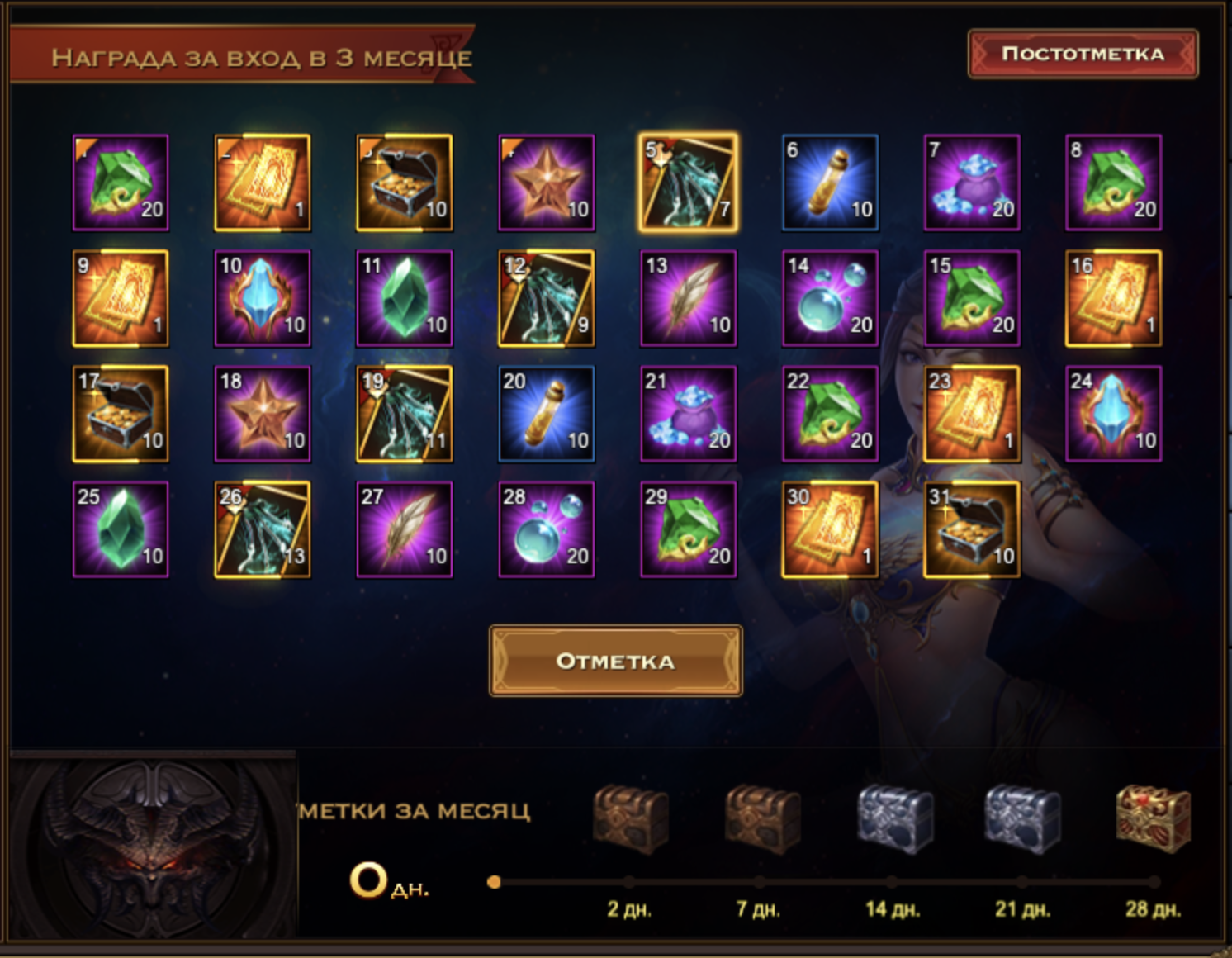The width and height of the screenshot is (1232, 958).
Task: Select day 14 bubbles reward
Action: pyautogui.click(x=830, y=298)
